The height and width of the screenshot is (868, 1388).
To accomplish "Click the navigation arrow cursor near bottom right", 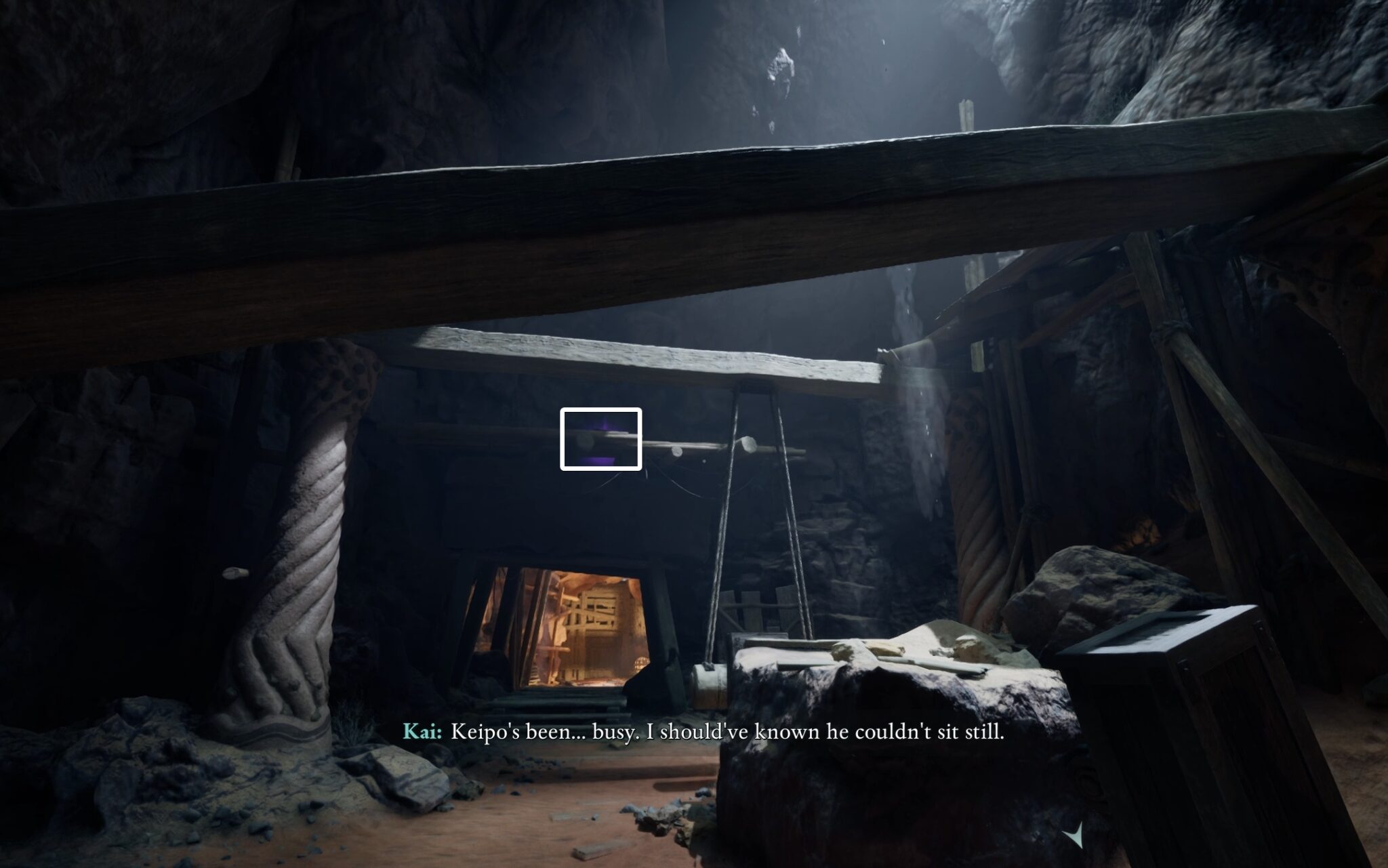I will (1078, 833).
